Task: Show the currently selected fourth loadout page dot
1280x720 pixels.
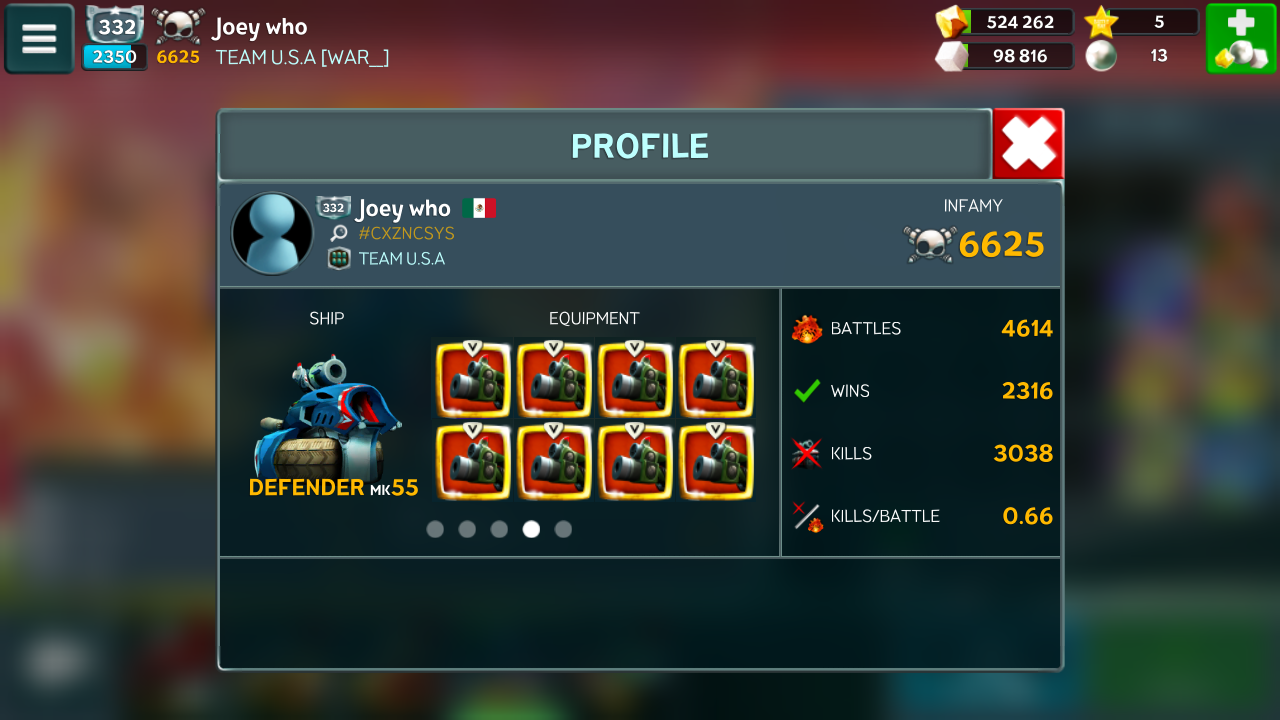Action: coord(531,529)
